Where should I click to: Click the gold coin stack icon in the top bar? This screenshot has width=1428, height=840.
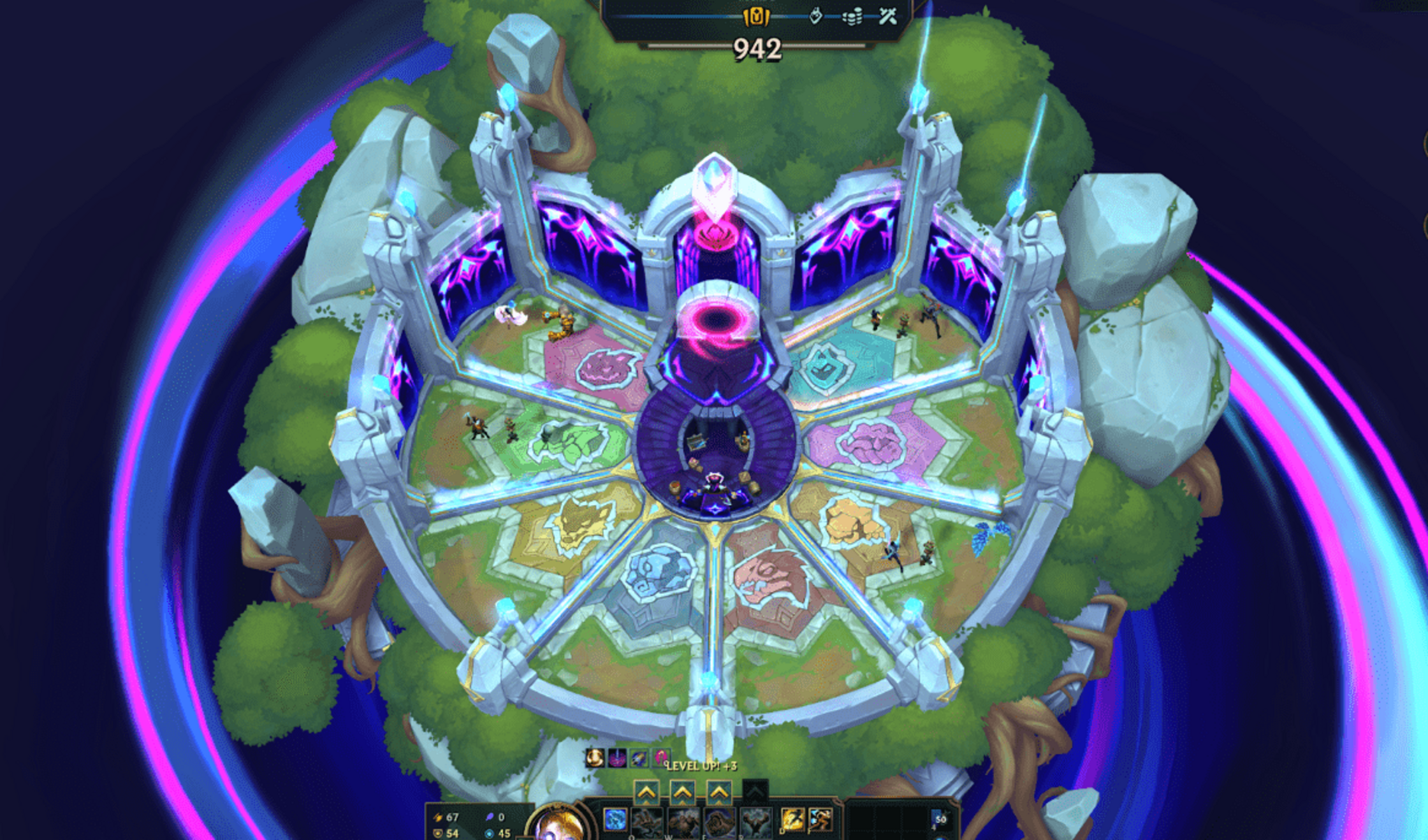(x=852, y=17)
